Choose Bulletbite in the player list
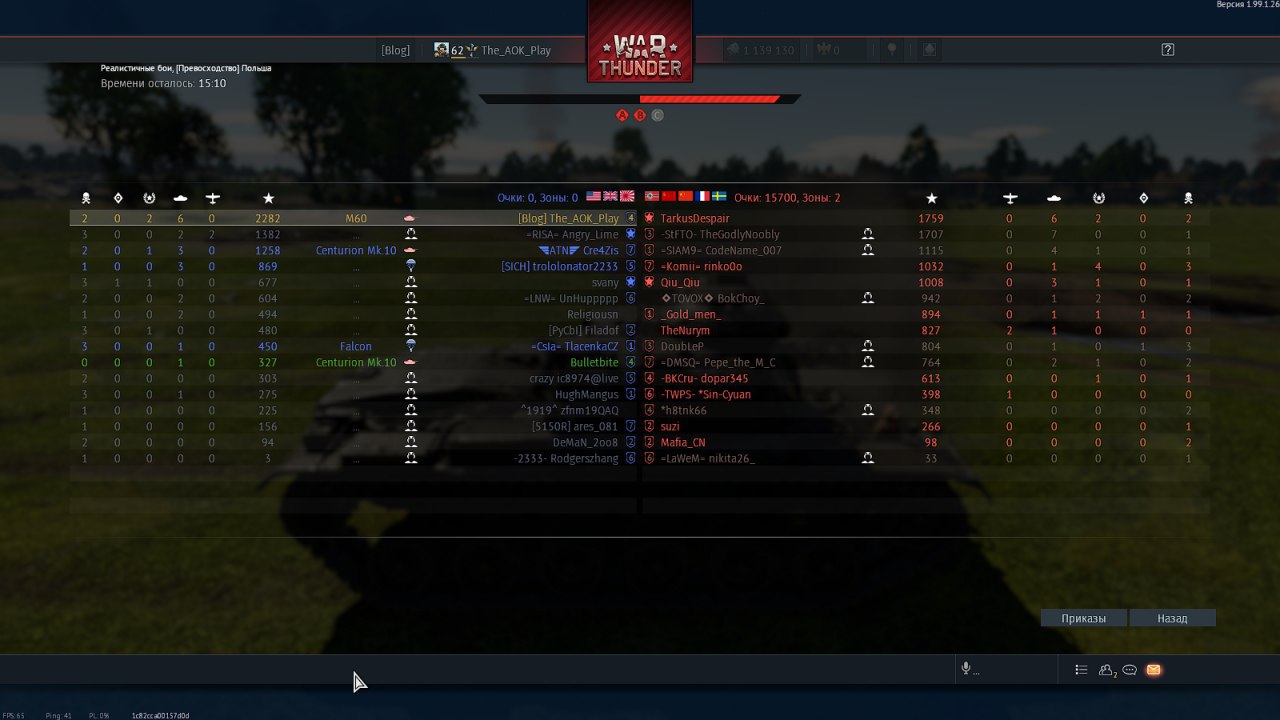This screenshot has height=720, width=1280. pyautogui.click(x=594, y=362)
